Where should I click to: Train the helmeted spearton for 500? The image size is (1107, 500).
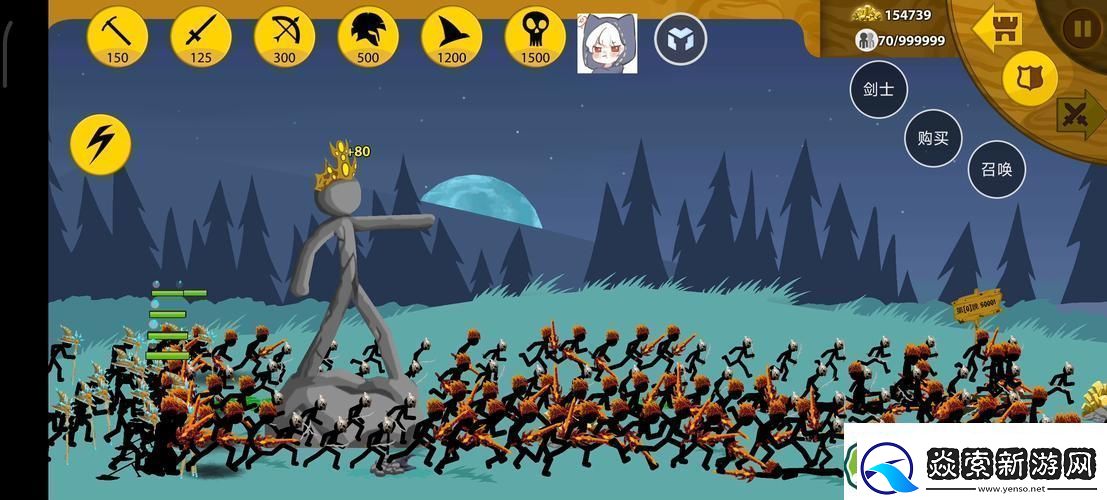pyautogui.click(x=368, y=36)
